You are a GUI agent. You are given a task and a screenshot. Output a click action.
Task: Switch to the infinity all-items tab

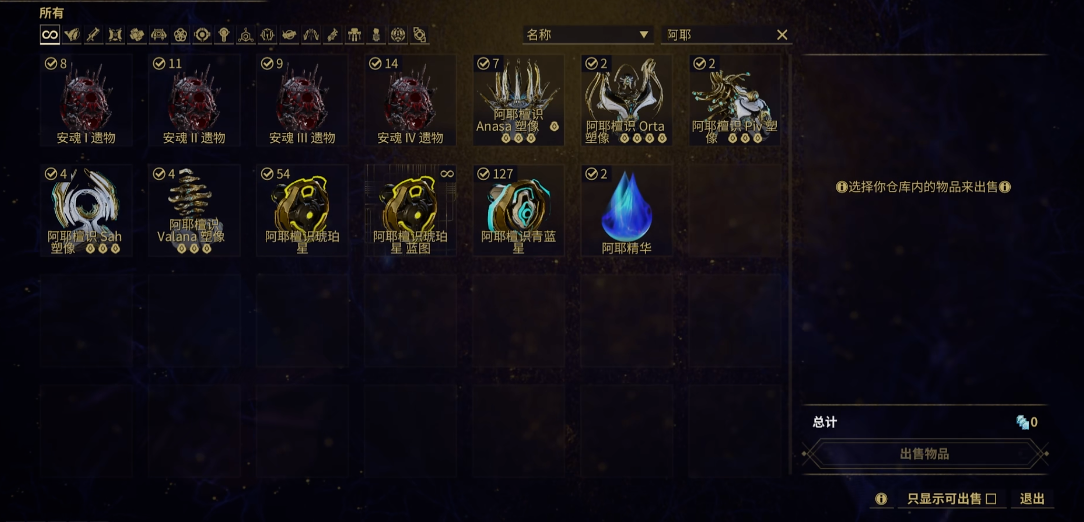coord(49,35)
